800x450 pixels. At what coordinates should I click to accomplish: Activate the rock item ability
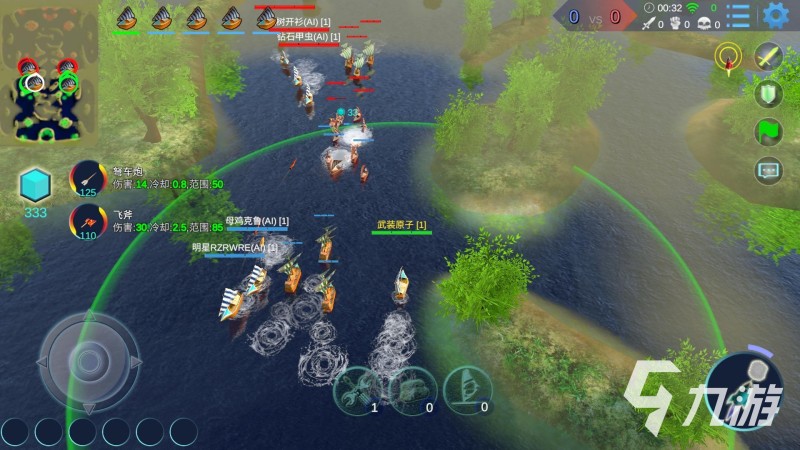(x=413, y=387)
